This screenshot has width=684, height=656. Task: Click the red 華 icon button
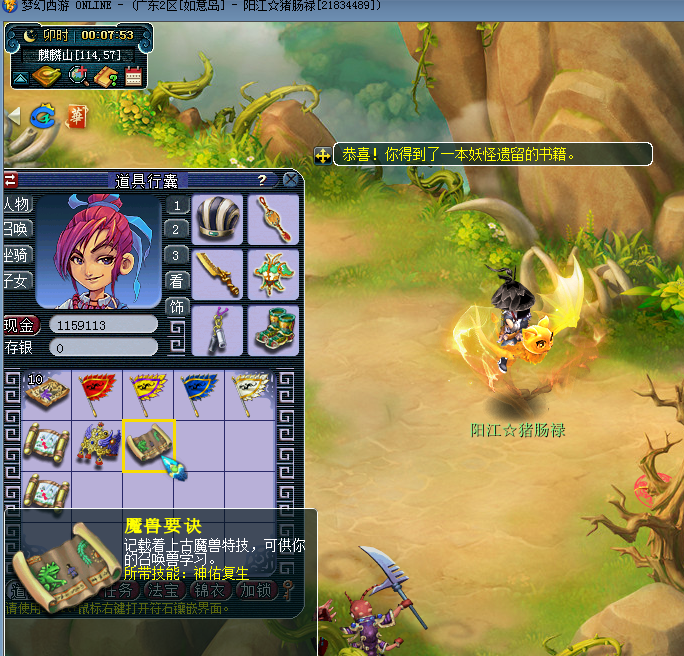[x=77, y=116]
